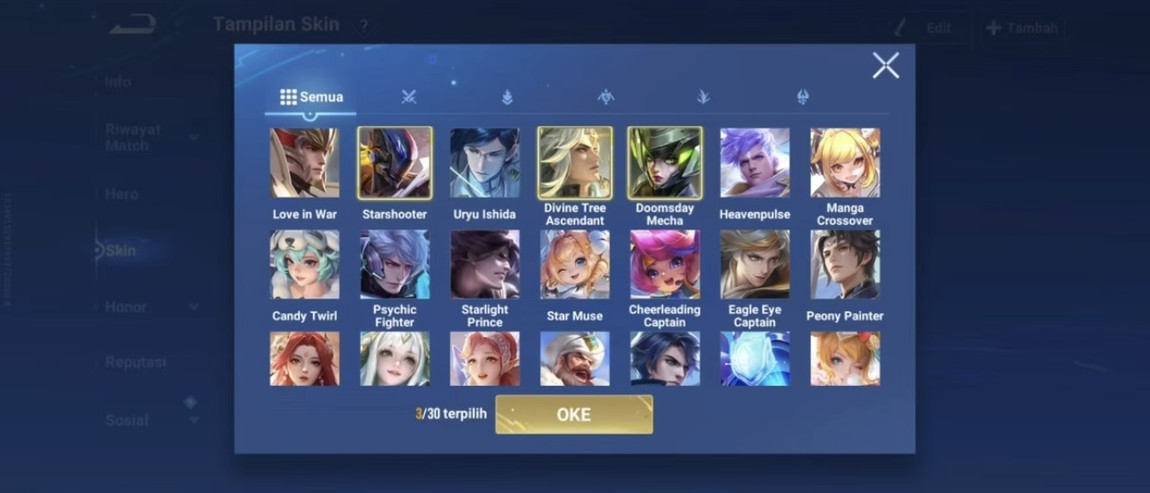Image resolution: width=1150 pixels, height=493 pixels.
Task: Select the Divine Tree Ascendant skin
Action: (x=575, y=163)
